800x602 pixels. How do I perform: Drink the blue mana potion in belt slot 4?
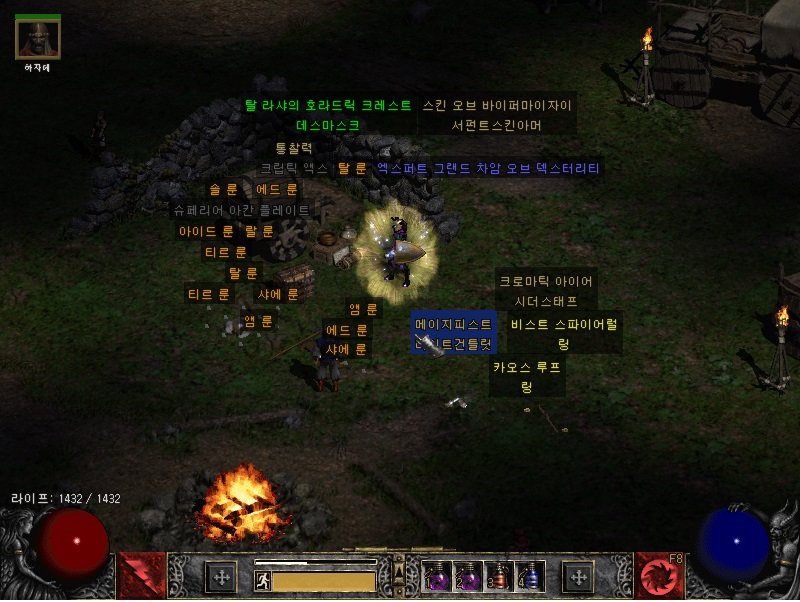pos(530,576)
